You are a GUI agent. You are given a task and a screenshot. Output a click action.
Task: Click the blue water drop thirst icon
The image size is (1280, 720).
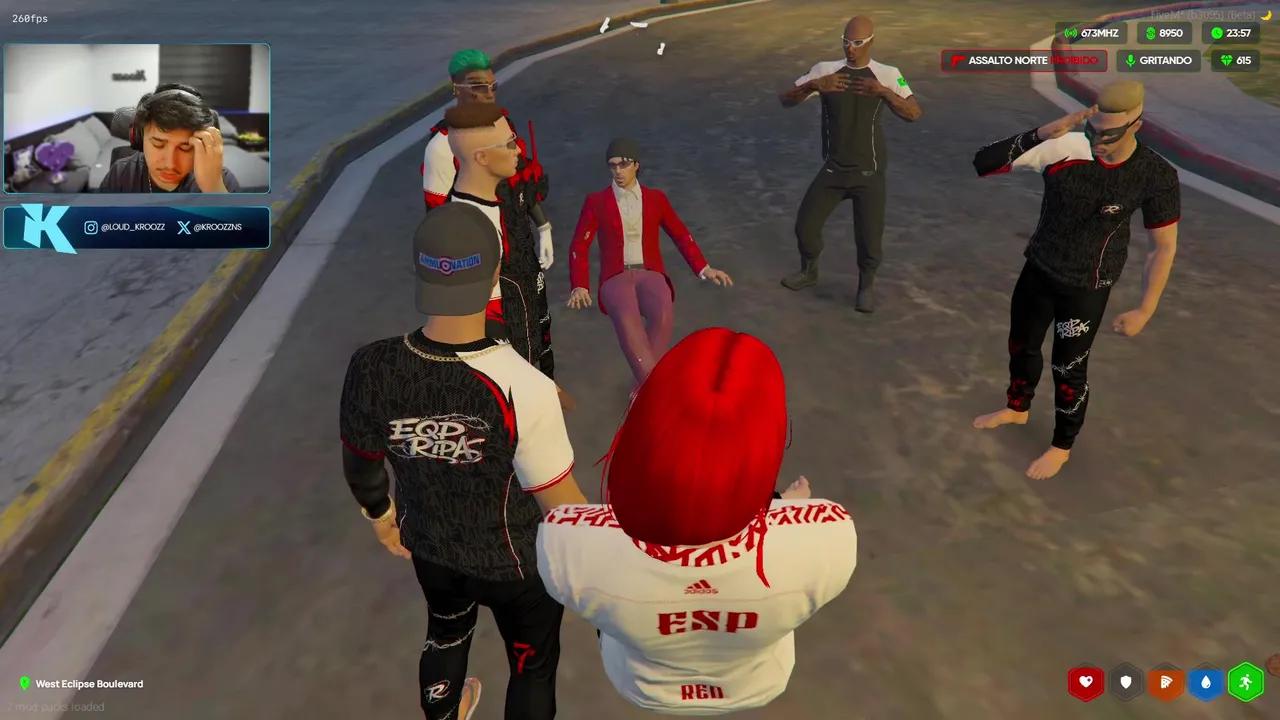[1206, 682]
